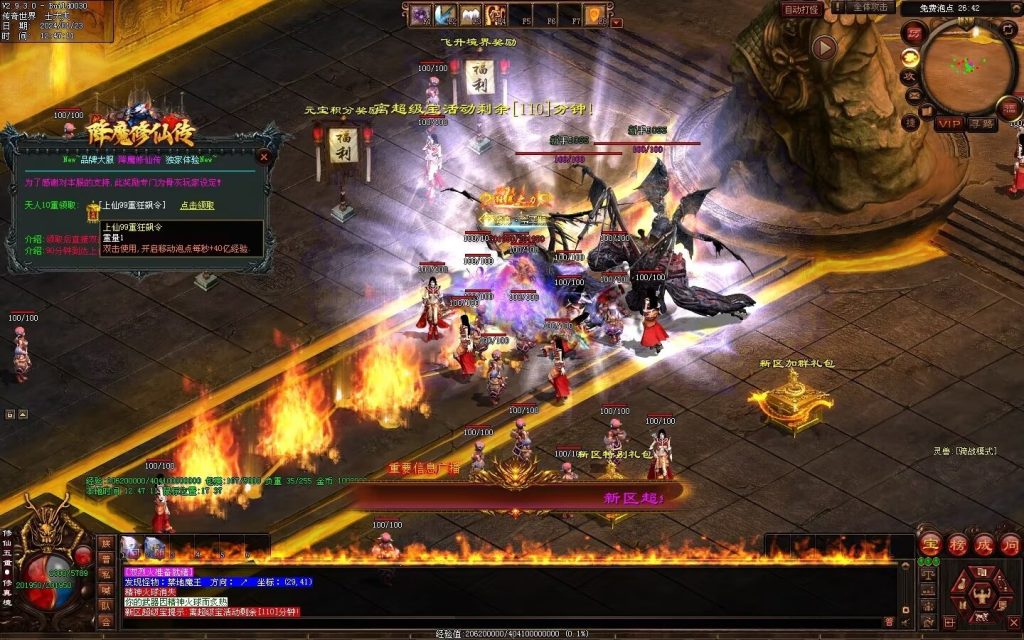Open the 宝 treasure round button
Image resolution: width=1024 pixels, height=640 pixels.
[x=930, y=544]
